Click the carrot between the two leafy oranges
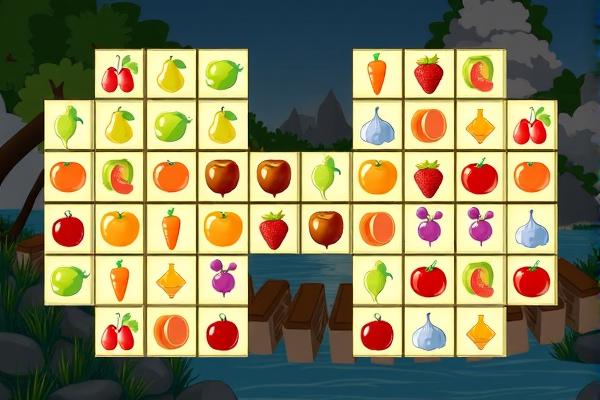Viewport: 600px width, 400px height. tap(172, 228)
